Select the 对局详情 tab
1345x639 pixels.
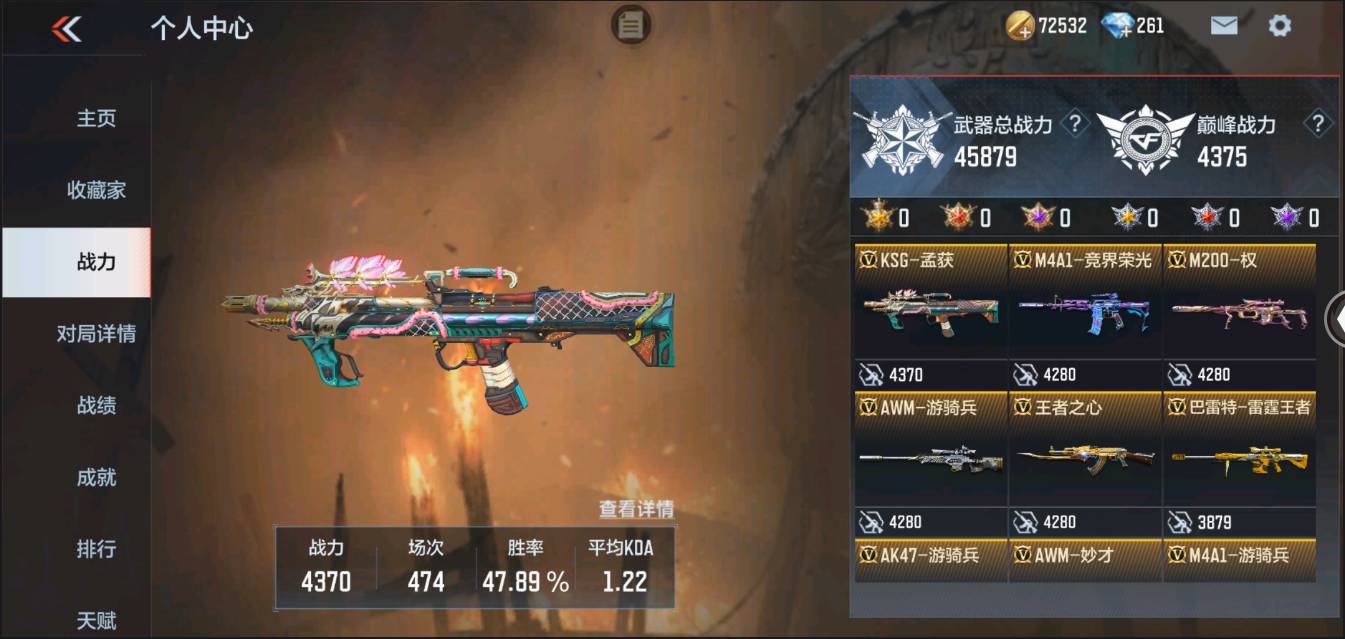(96, 334)
